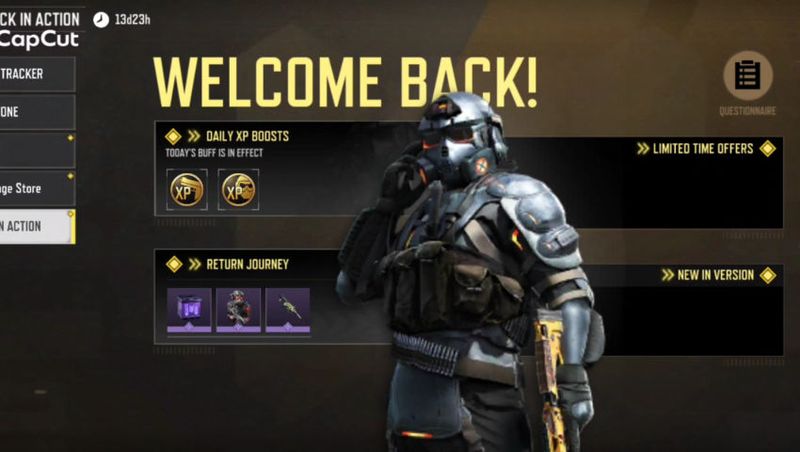The width and height of the screenshot is (800, 452).
Task: Click the soldier XP boost icon
Action: point(238,189)
